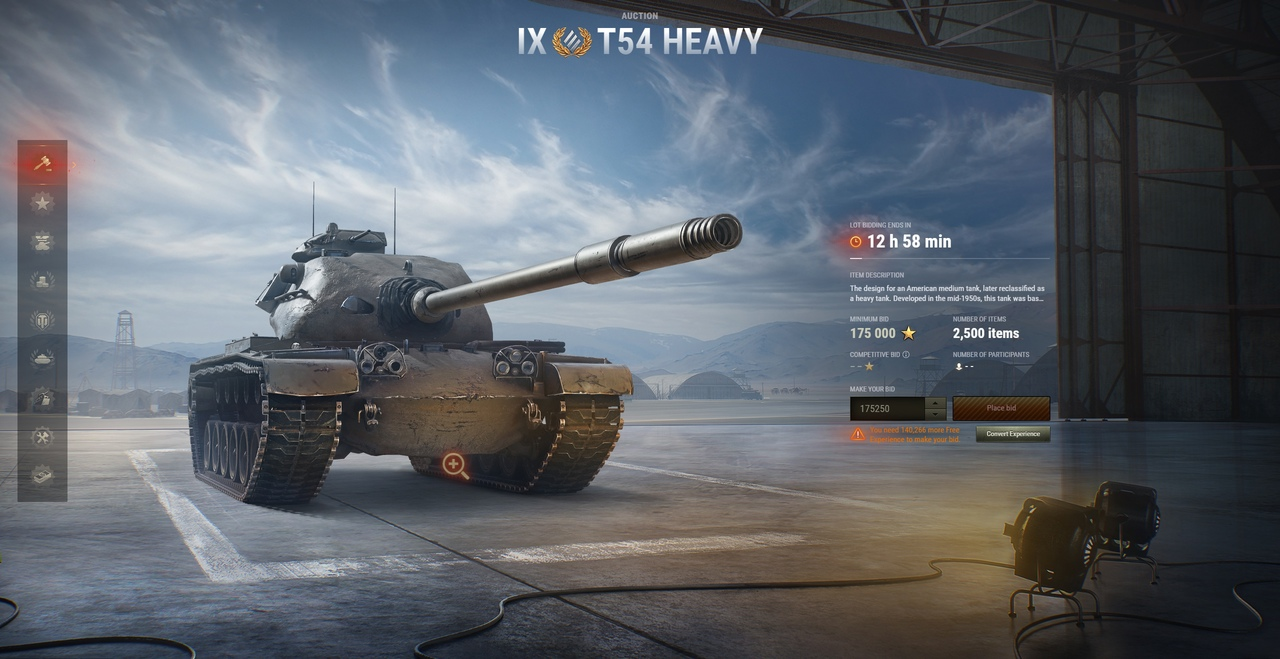Show the Competitive Bid info tooltip icon
The width and height of the screenshot is (1280, 659).
click(906, 354)
